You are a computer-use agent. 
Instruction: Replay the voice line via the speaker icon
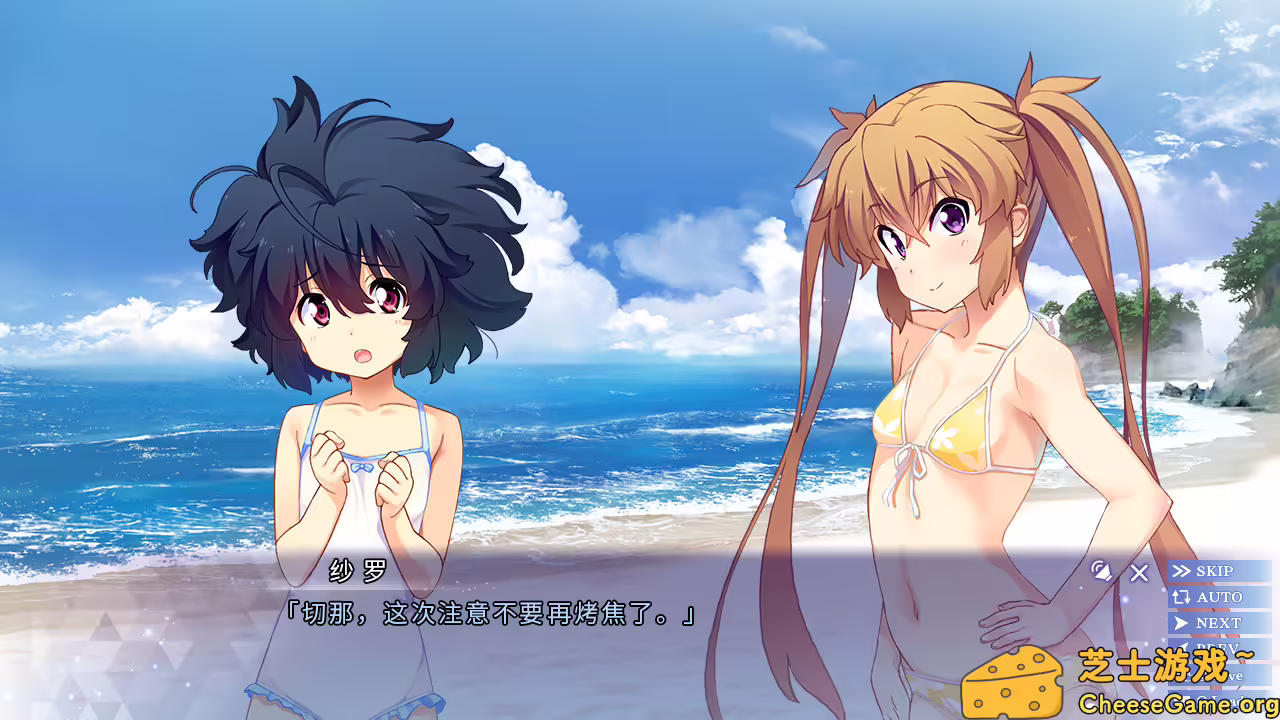pos(1103,572)
